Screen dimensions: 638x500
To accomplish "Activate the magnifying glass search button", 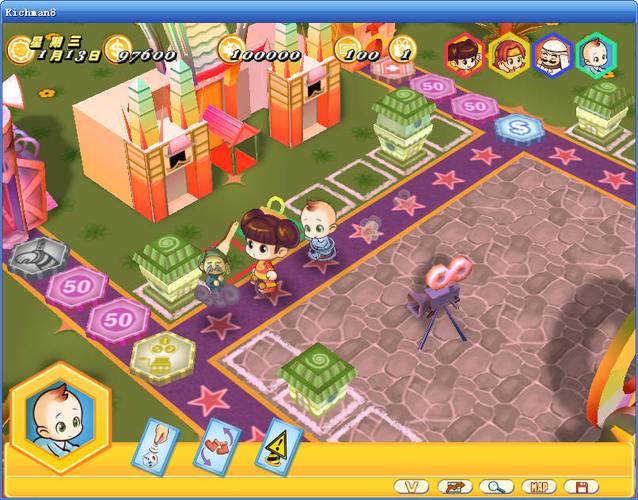I will click(x=495, y=486).
